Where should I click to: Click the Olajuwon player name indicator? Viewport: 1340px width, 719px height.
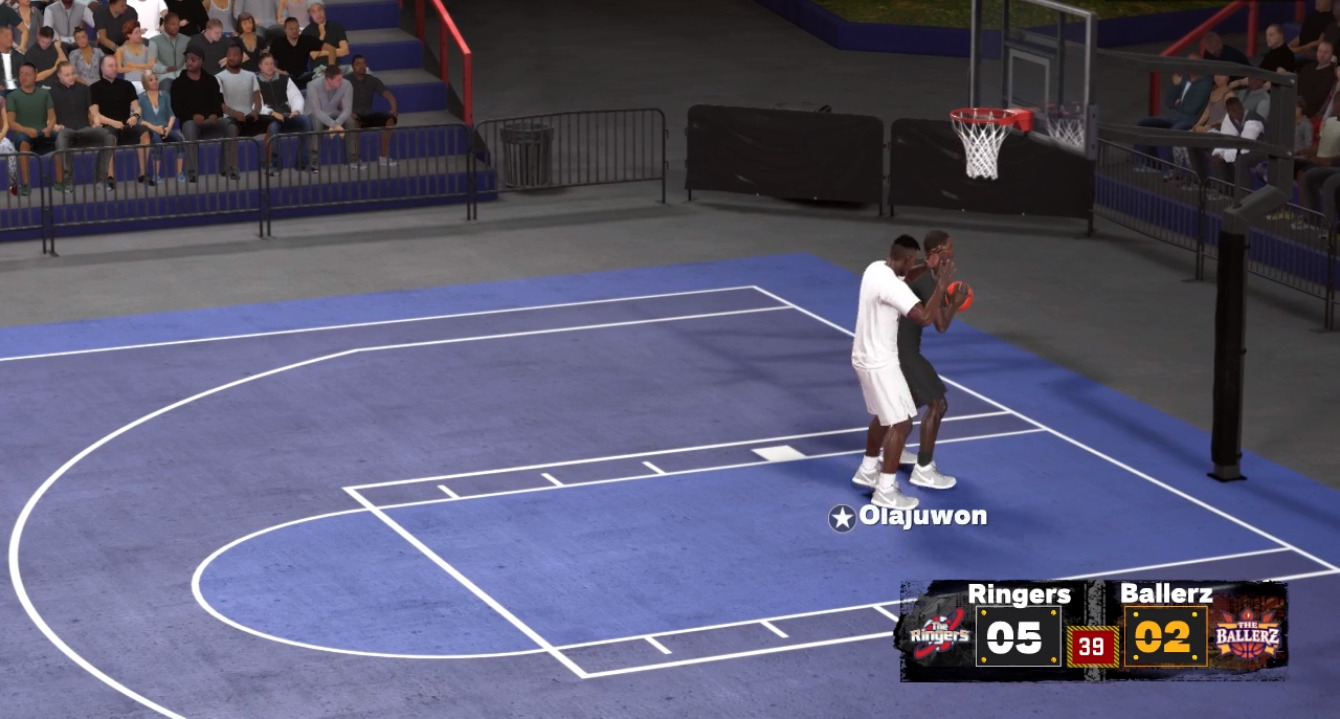click(908, 517)
